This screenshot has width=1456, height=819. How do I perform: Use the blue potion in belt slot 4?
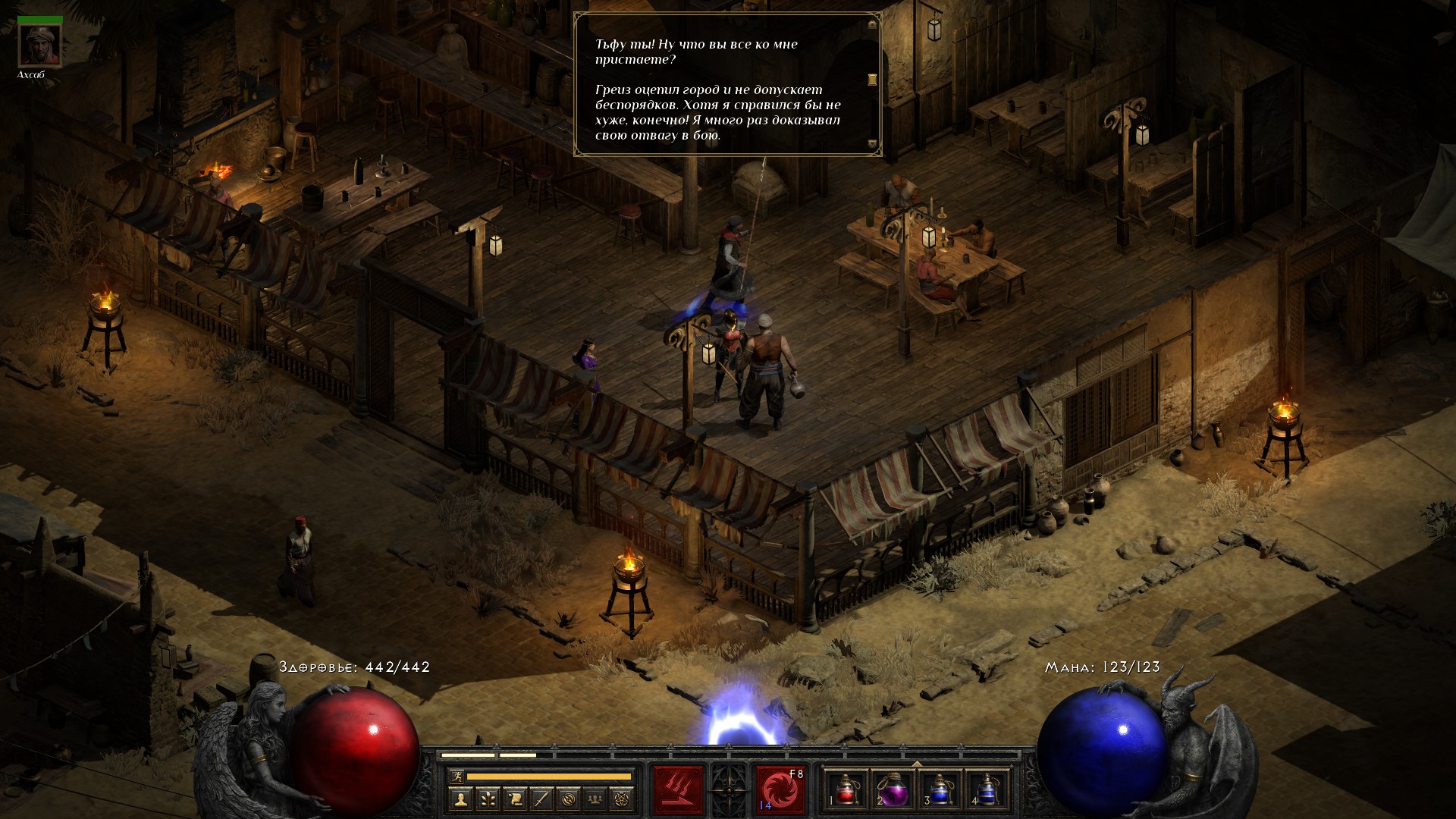click(x=986, y=789)
